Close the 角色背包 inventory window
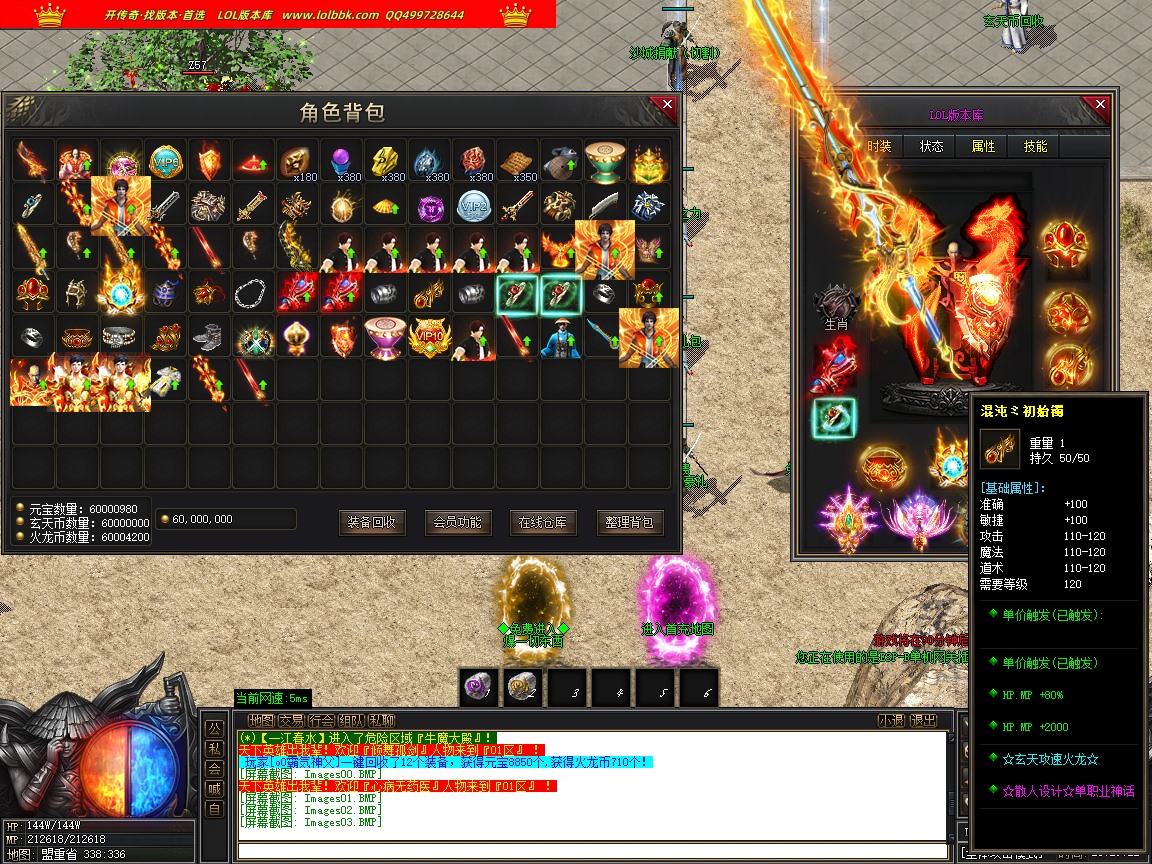This screenshot has width=1152, height=864. click(x=667, y=104)
